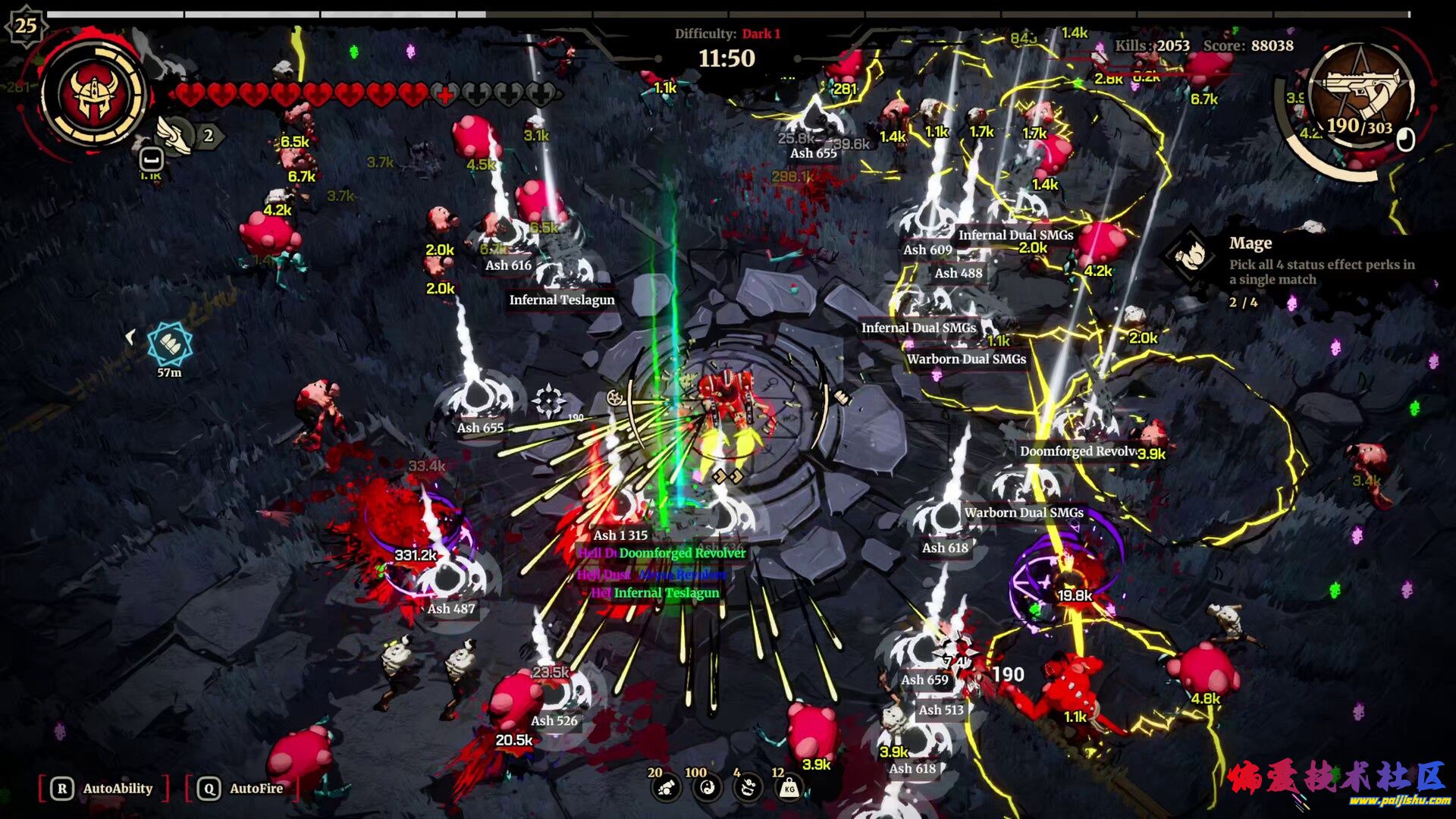Click the cannon stat icon
1456x819 pixels.
coord(667,789)
